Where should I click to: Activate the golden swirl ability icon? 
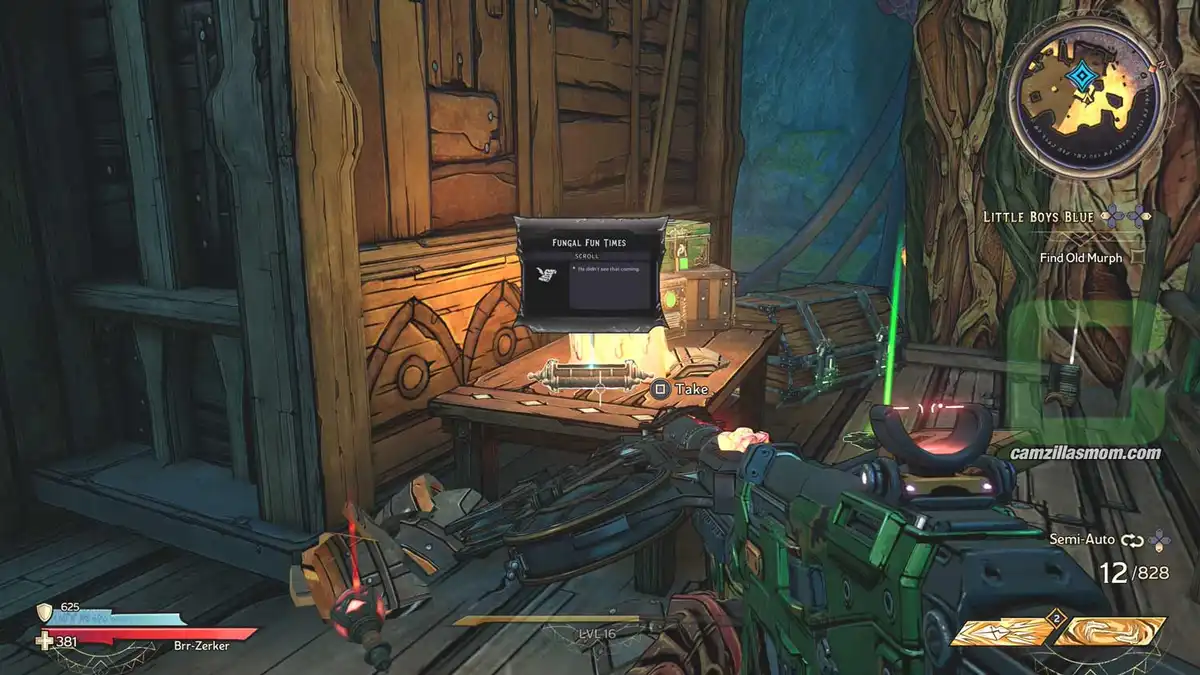(1112, 632)
